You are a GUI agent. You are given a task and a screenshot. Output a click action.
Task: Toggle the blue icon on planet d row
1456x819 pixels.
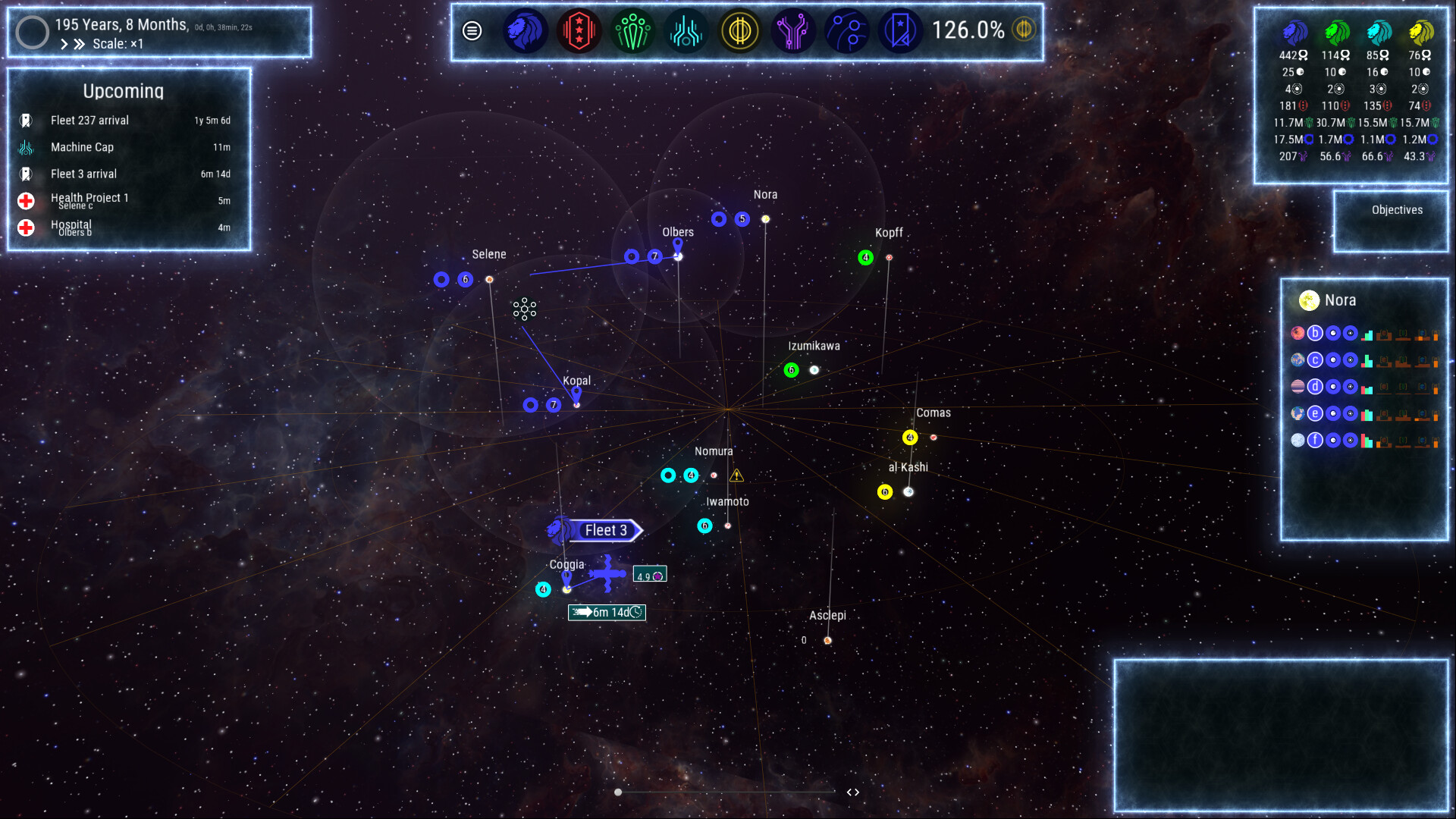pyautogui.click(x=1332, y=386)
